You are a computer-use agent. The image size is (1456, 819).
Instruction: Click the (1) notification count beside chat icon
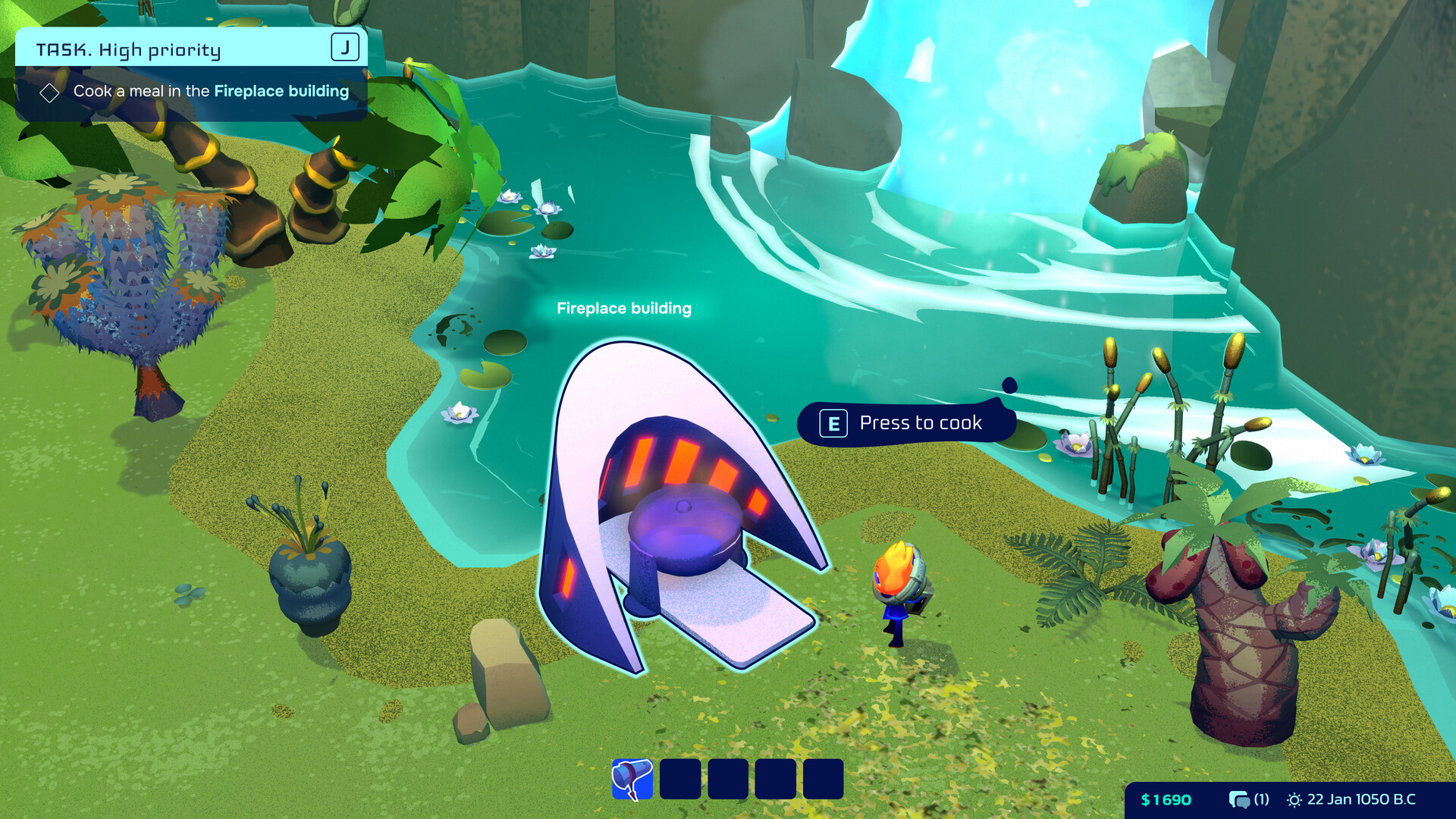click(x=1261, y=799)
